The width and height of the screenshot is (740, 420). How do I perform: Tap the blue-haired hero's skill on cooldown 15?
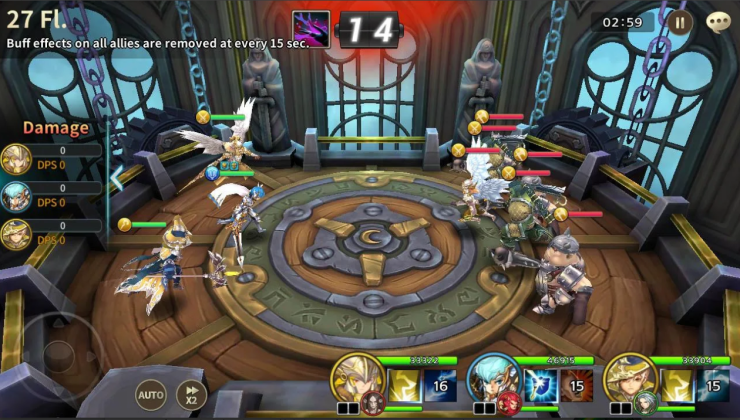[x=576, y=385]
